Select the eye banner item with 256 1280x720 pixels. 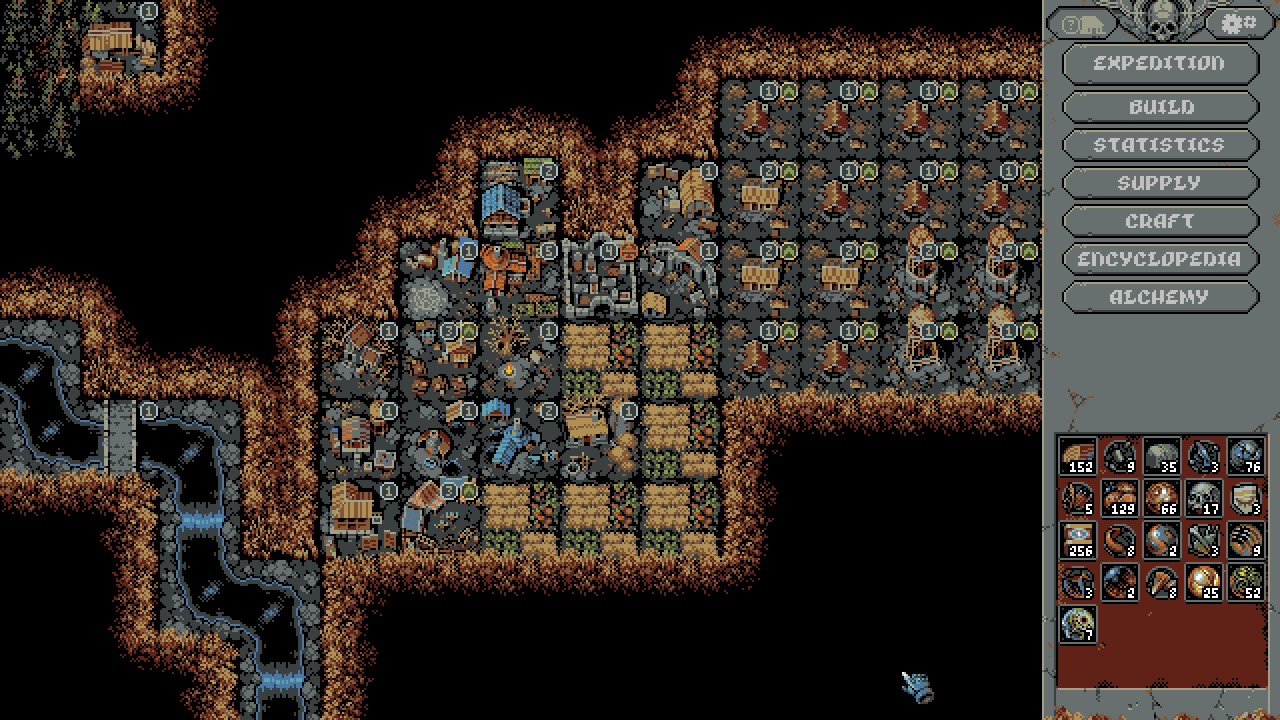(1077, 540)
